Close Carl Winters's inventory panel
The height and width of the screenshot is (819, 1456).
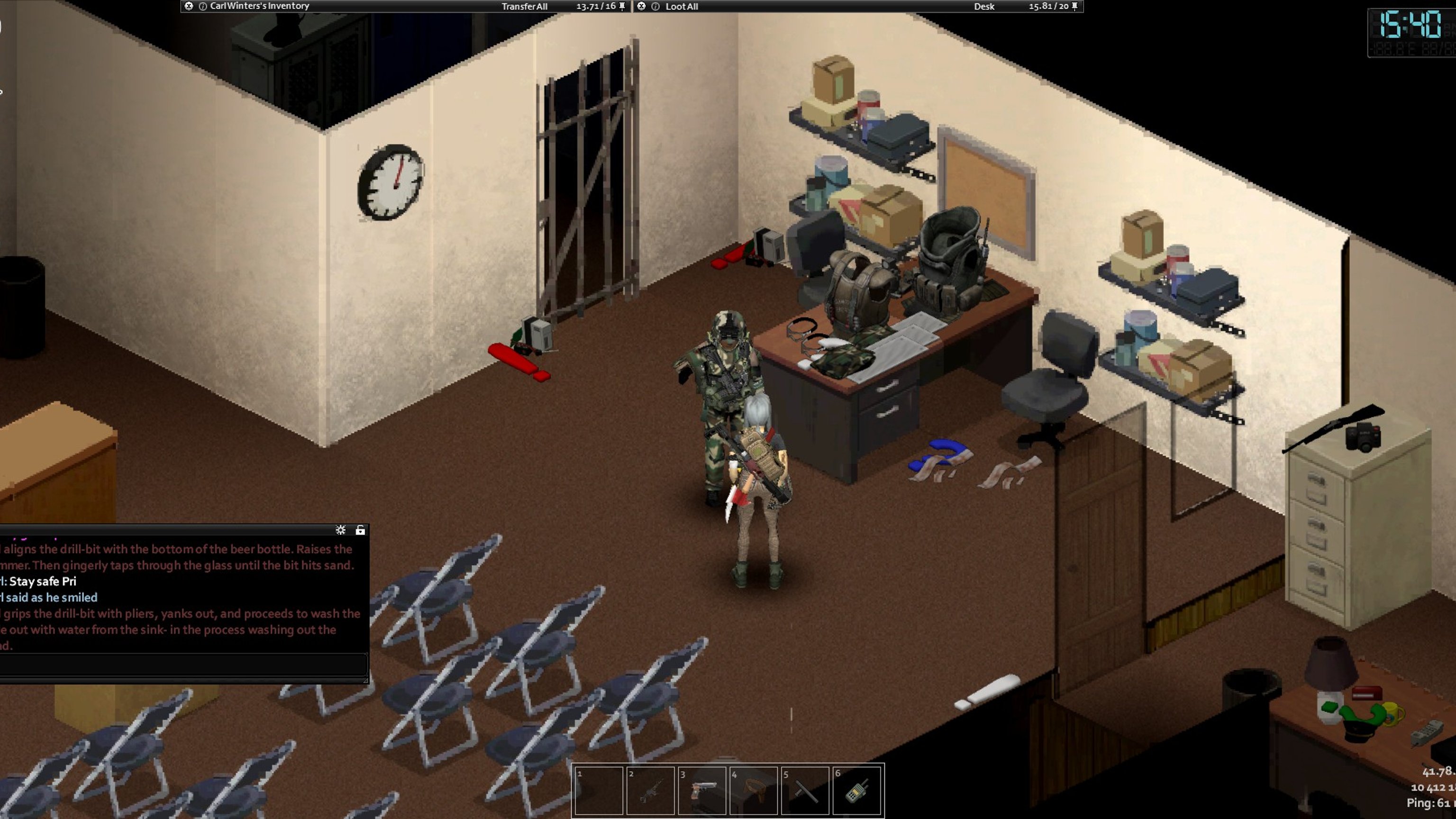pos(189,6)
